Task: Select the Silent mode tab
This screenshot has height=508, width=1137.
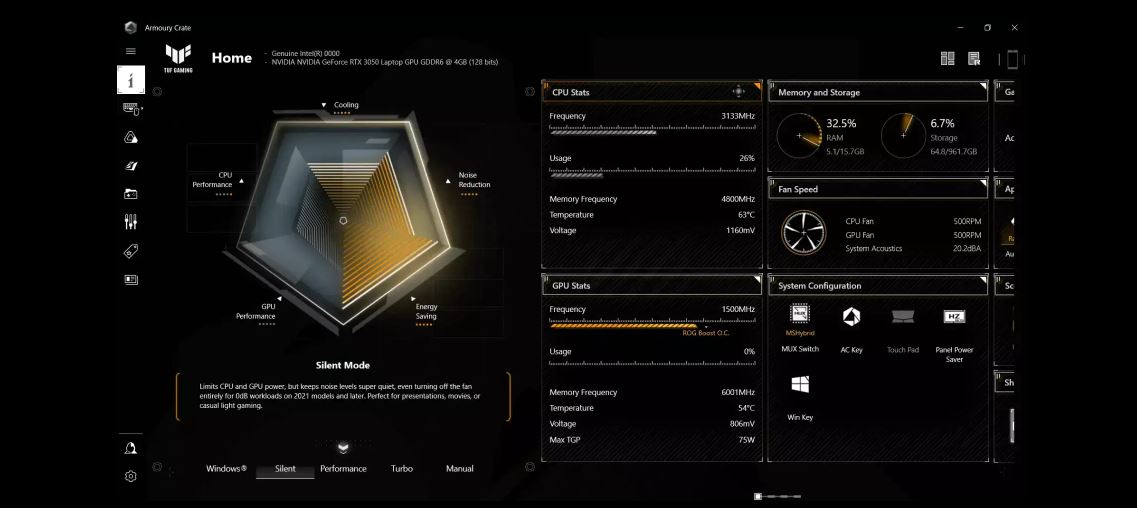Action: tap(285, 469)
